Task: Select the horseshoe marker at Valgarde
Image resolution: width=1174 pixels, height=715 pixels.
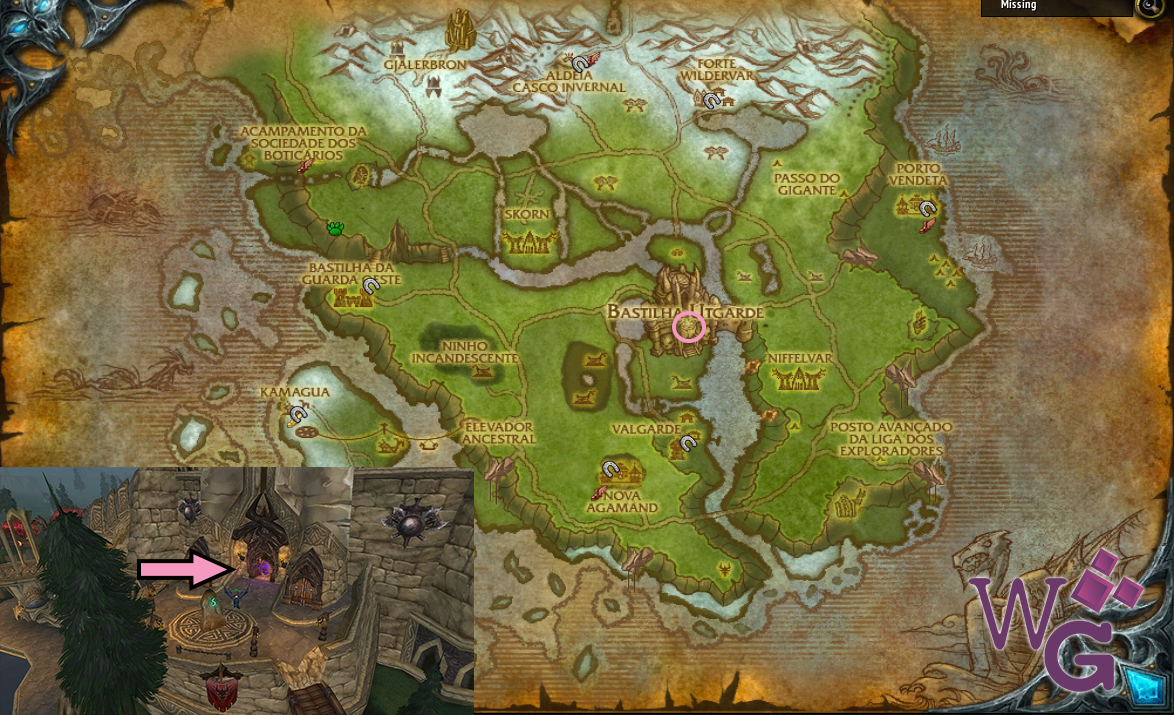Action: click(x=688, y=443)
